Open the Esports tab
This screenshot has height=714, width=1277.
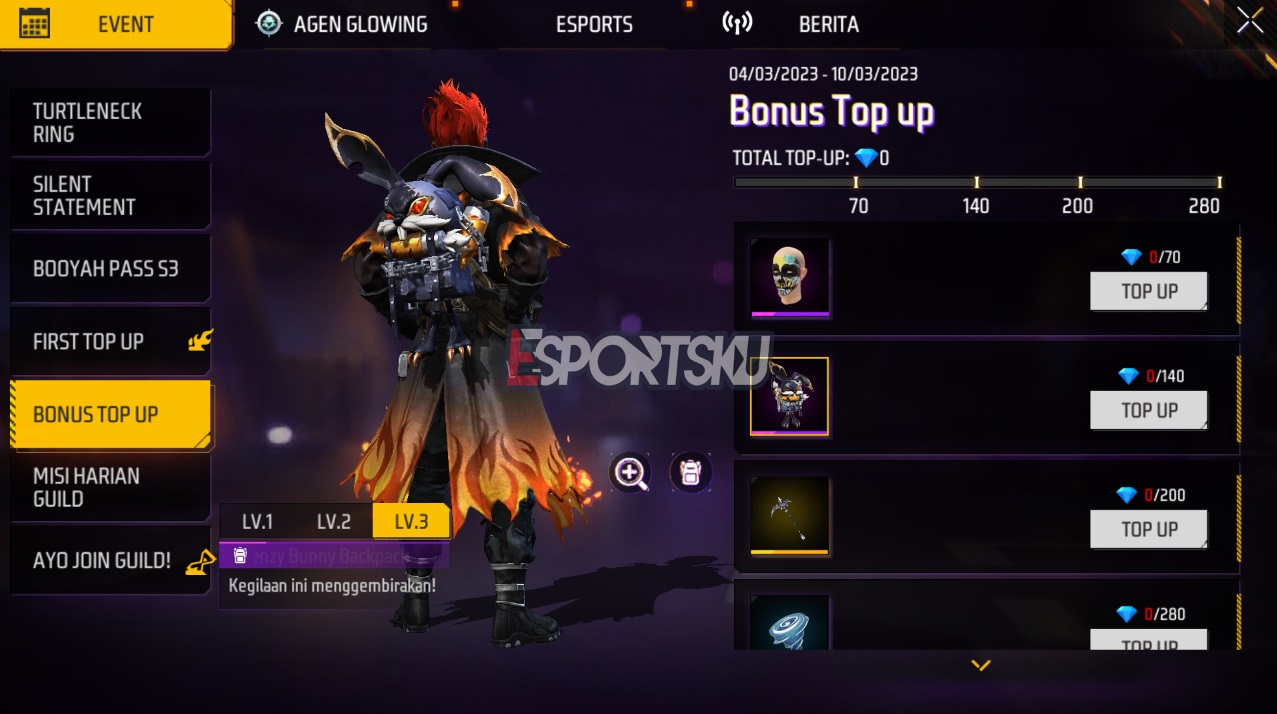point(594,24)
